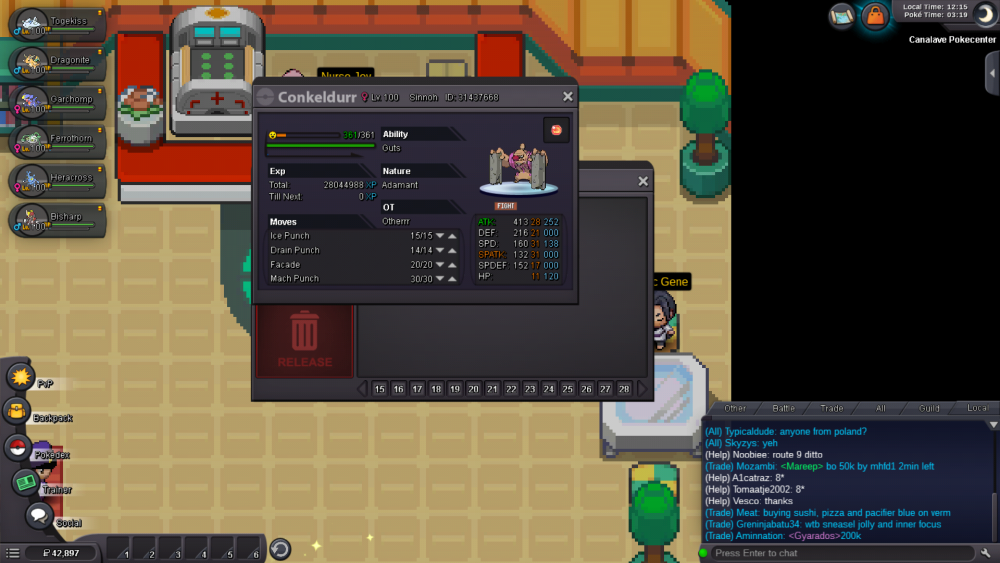Viewport: 1000px width, 563px height.
Task: Show the Trainer card
Action: point(25,482)
